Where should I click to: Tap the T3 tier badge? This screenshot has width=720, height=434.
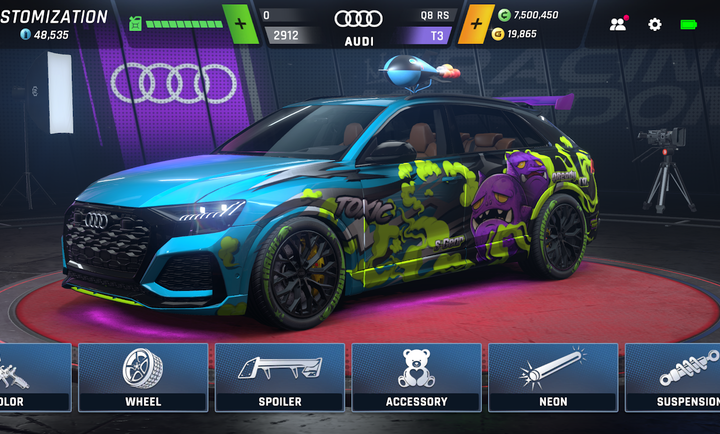[437, 35]
